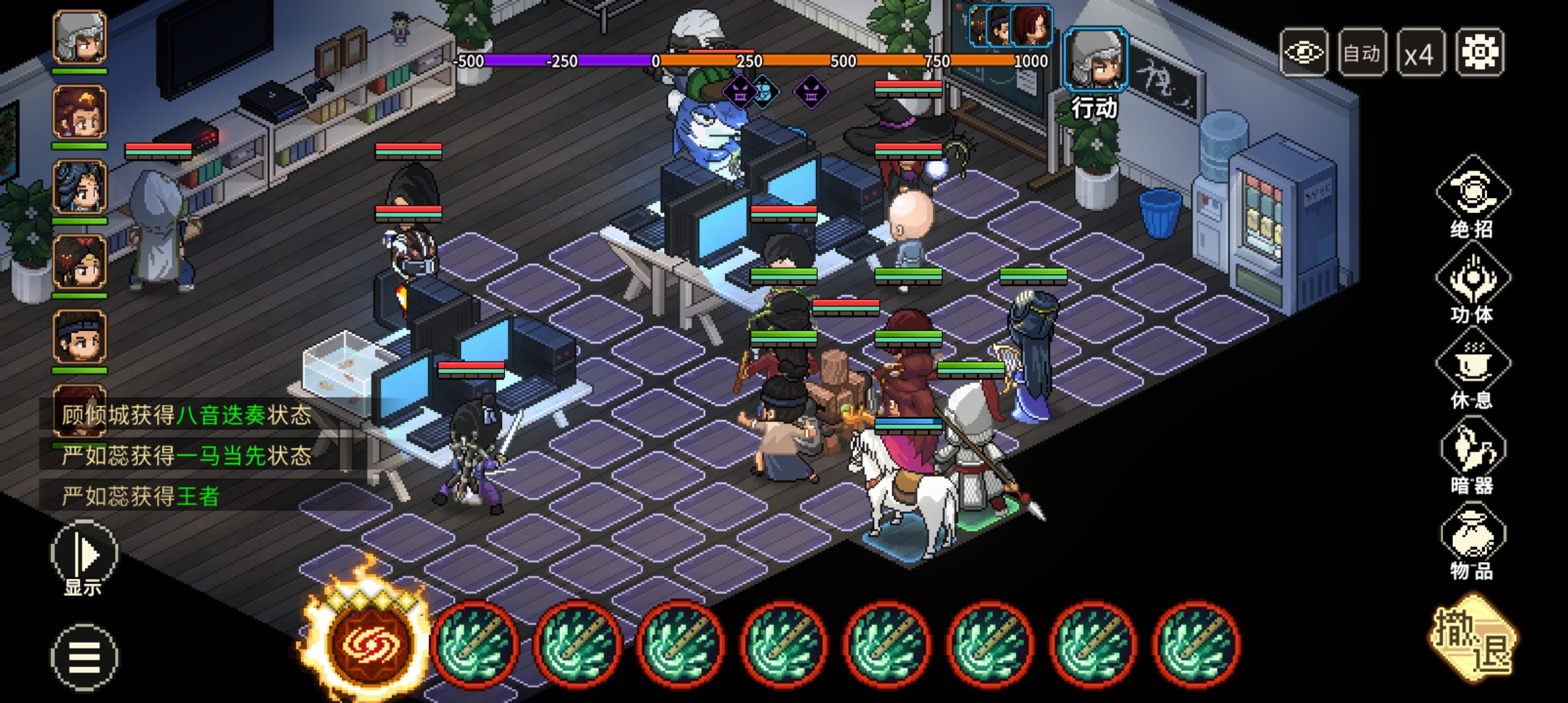Open the three-line list menu
The height and width of the screenshot is (703, 1568).
click(x=84, y=657)
